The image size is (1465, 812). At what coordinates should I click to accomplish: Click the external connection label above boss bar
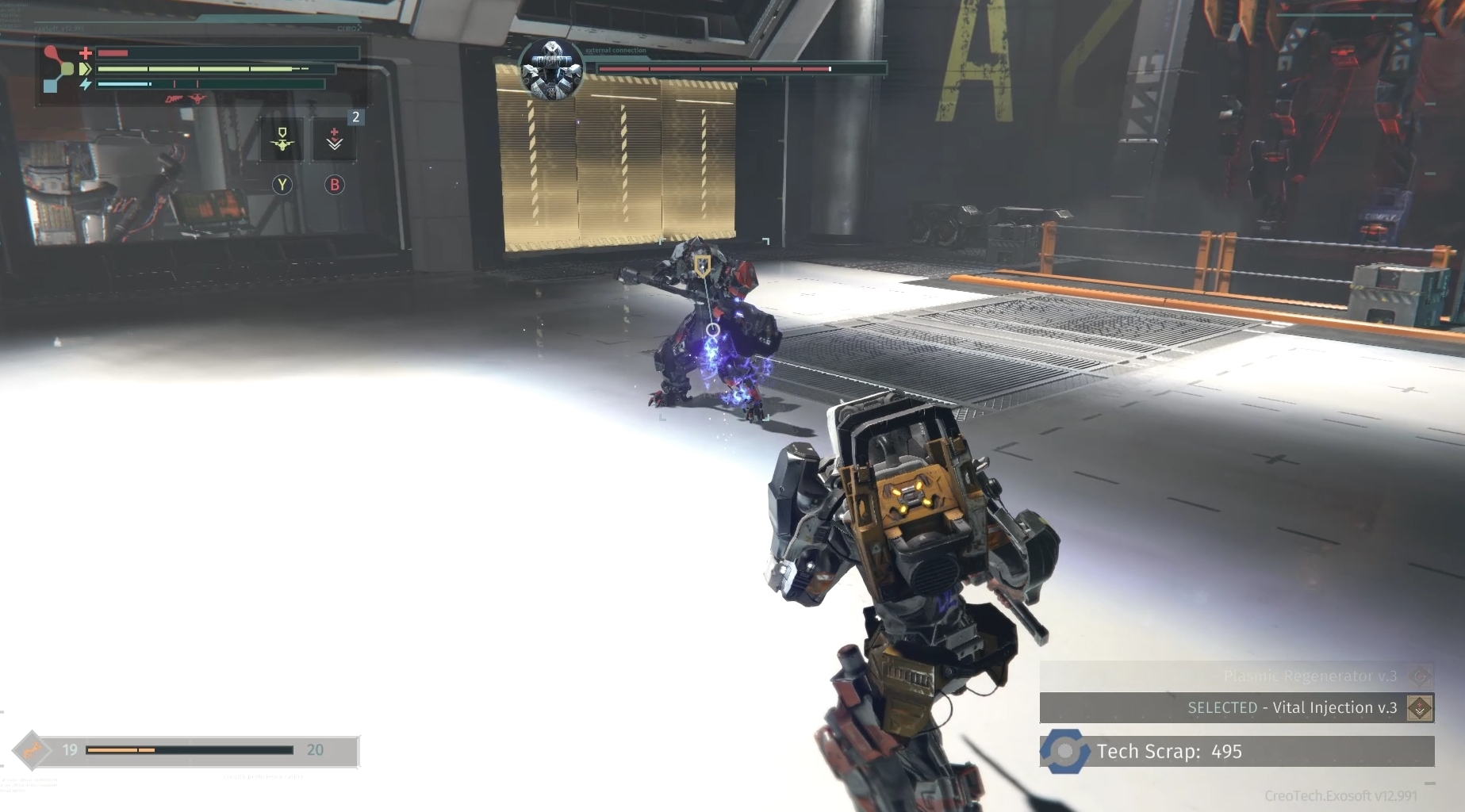615,50
